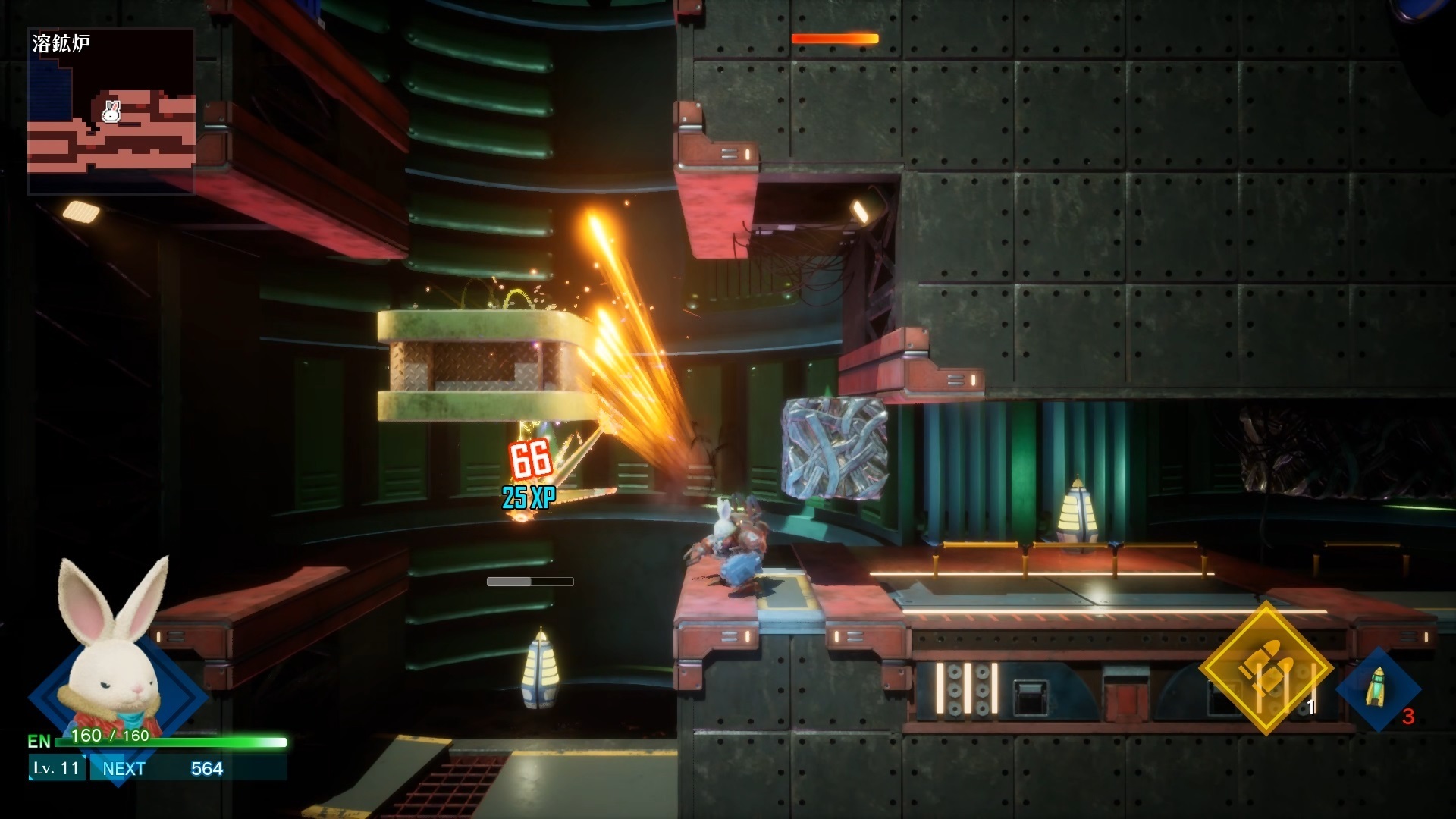Viewport: 1456px width, 819px height.
Task: Select the yellow missile weapon icon
Action: [x=1265, y=667]
